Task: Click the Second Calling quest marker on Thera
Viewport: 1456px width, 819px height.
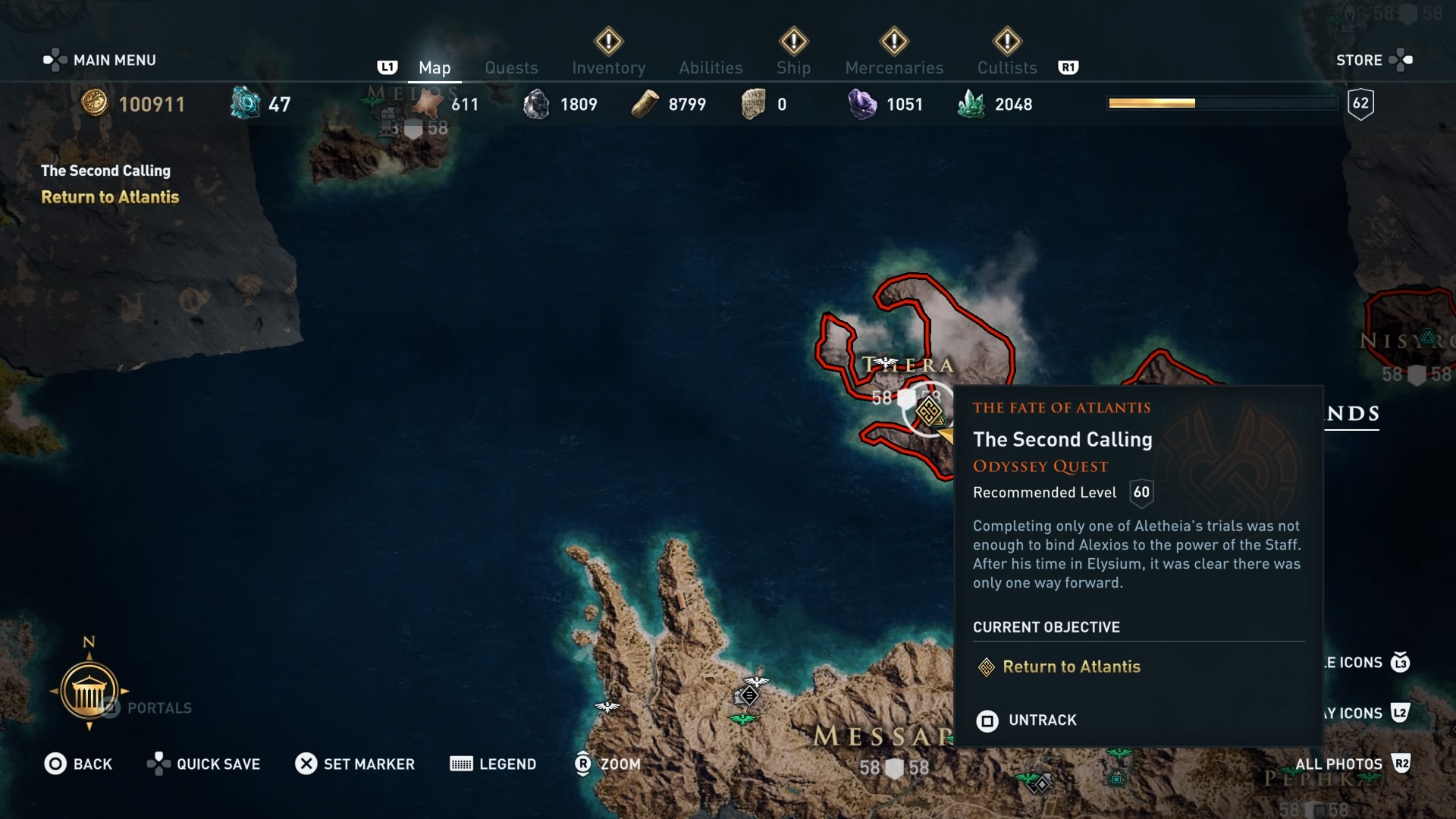Action: tap(930, 412)
